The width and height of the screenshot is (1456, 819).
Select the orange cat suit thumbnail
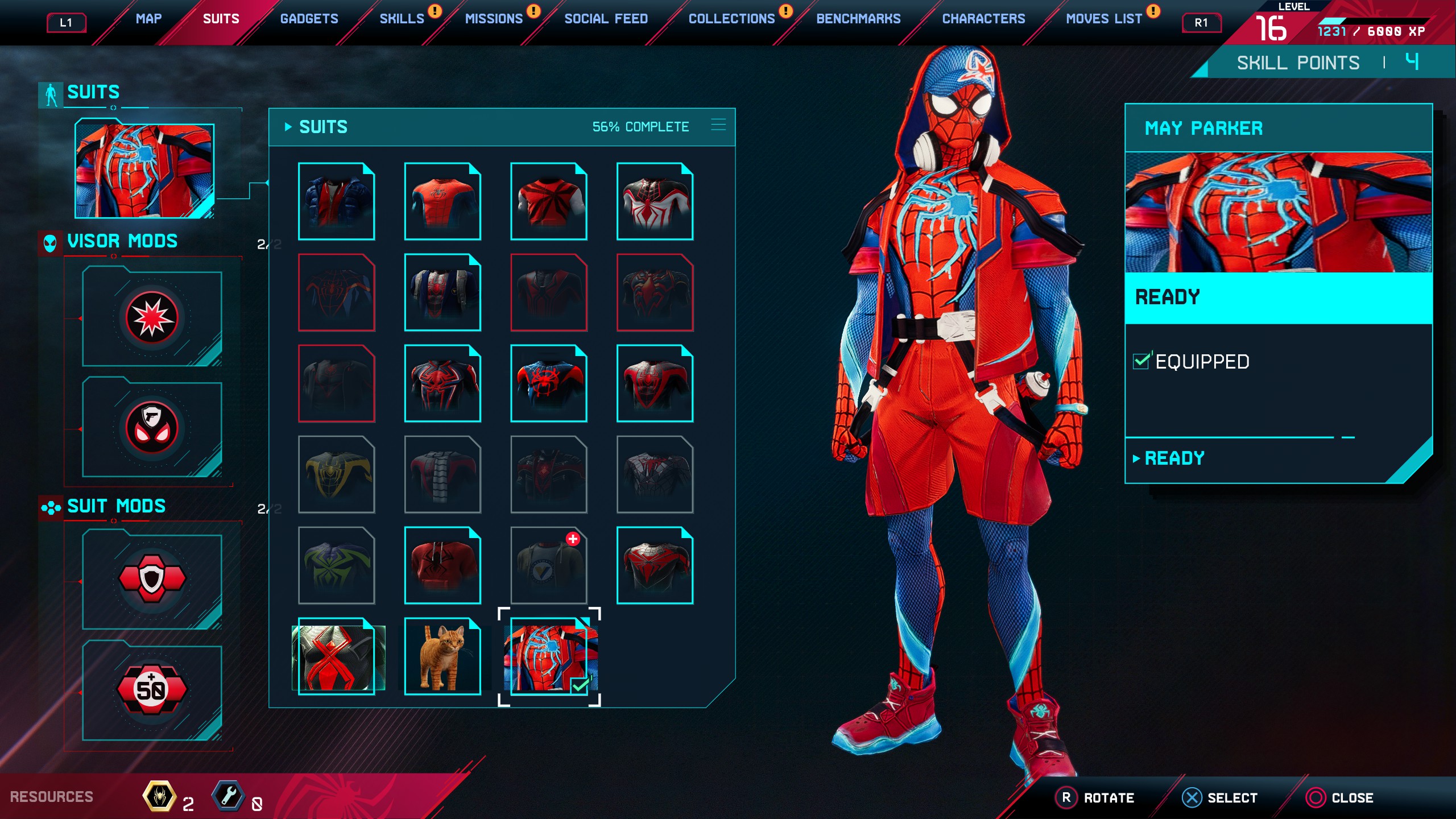442,656
